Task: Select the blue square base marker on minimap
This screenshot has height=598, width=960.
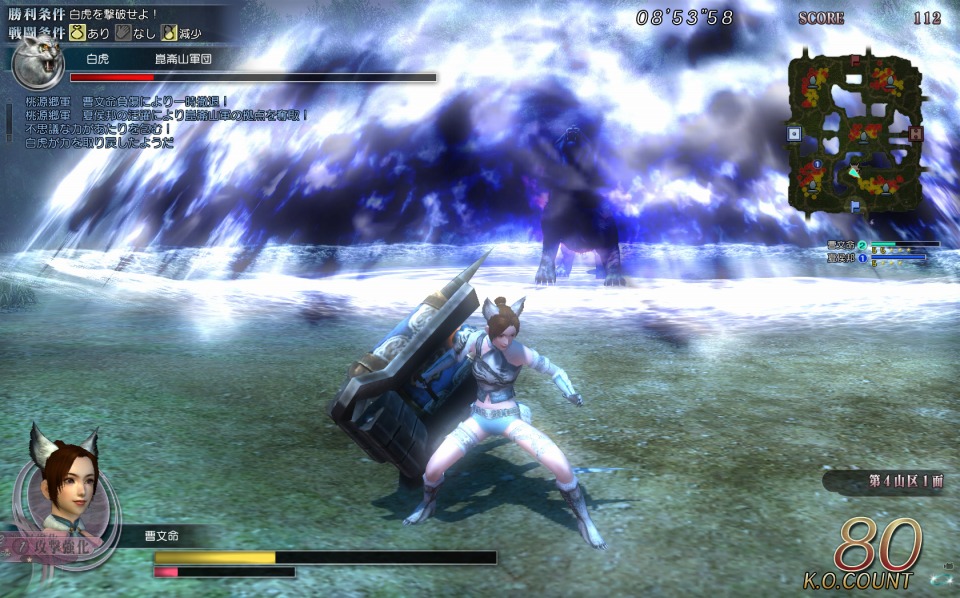Action: (x=794, y=133)
